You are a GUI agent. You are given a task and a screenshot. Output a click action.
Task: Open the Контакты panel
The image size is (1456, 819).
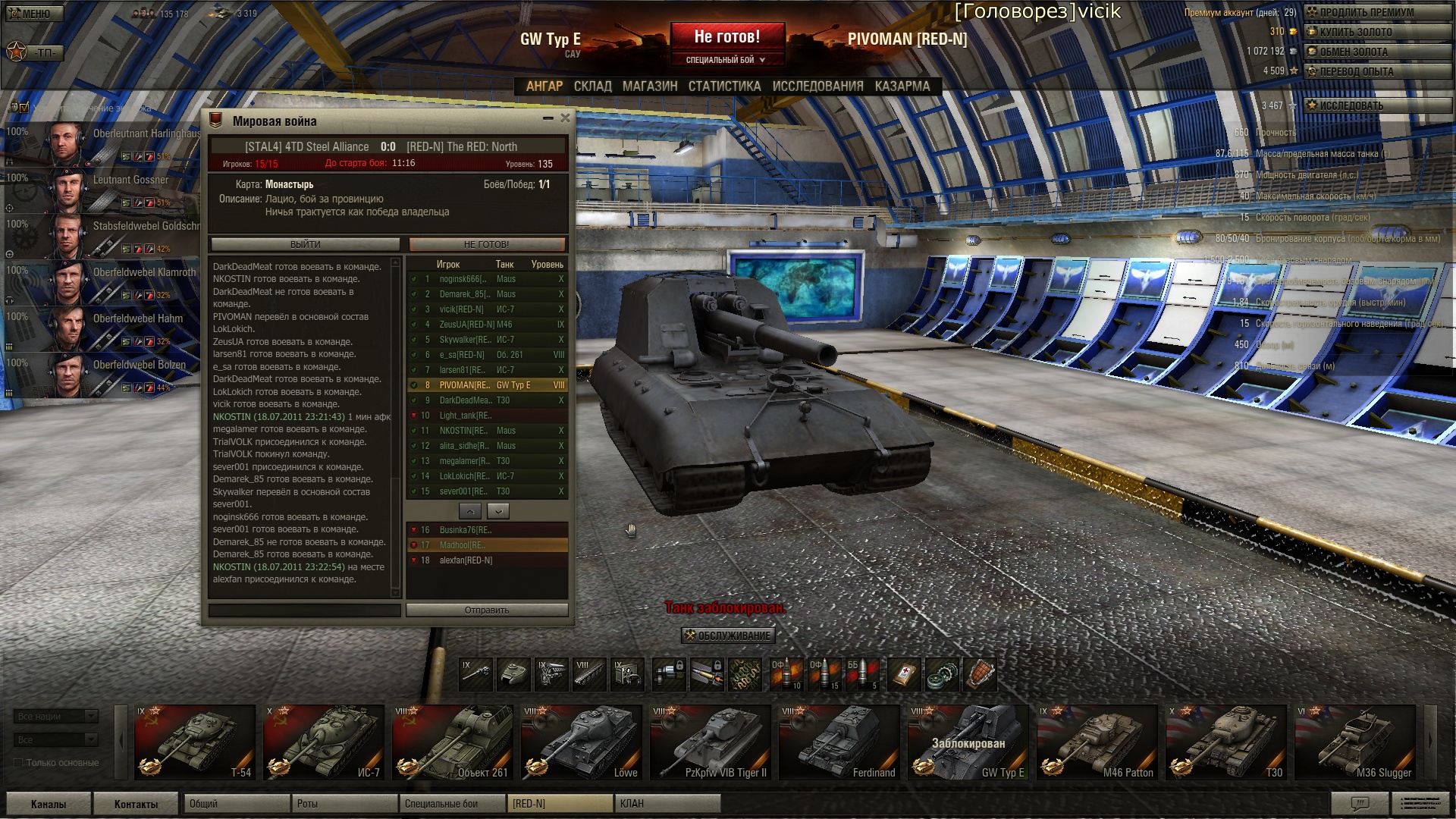(136, 804)
